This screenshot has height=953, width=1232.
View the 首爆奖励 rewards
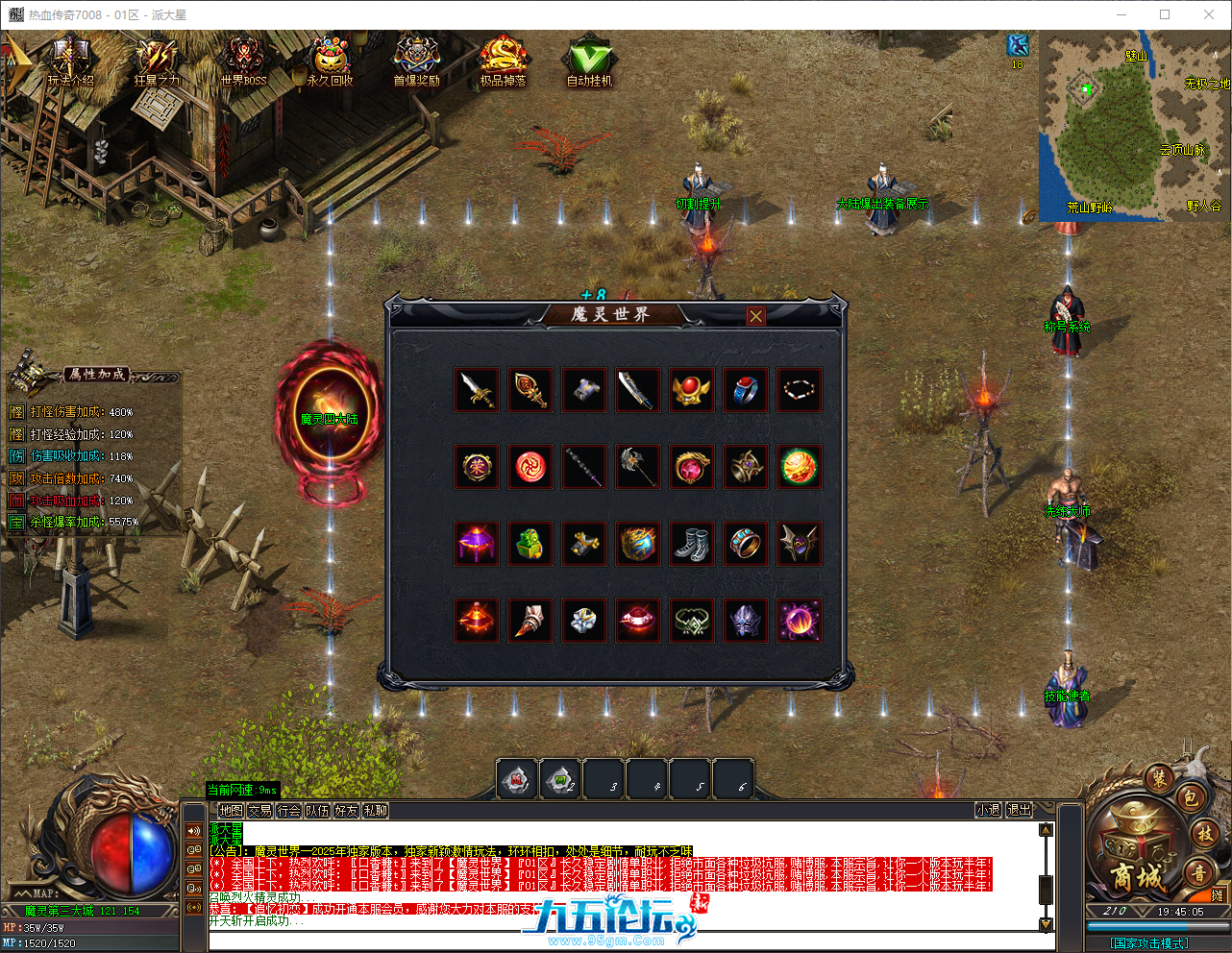point(416,56)
